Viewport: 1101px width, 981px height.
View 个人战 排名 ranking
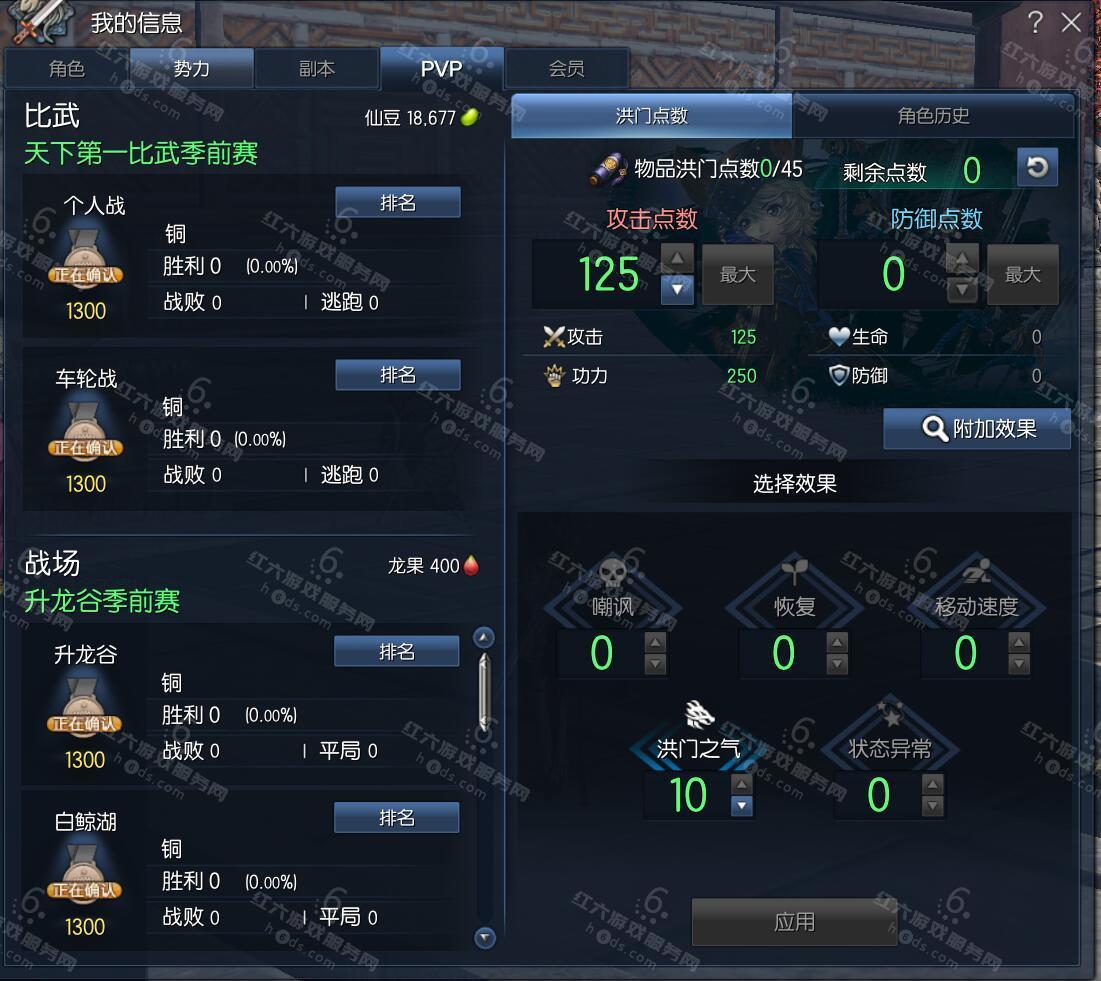(x=398, y=203)
